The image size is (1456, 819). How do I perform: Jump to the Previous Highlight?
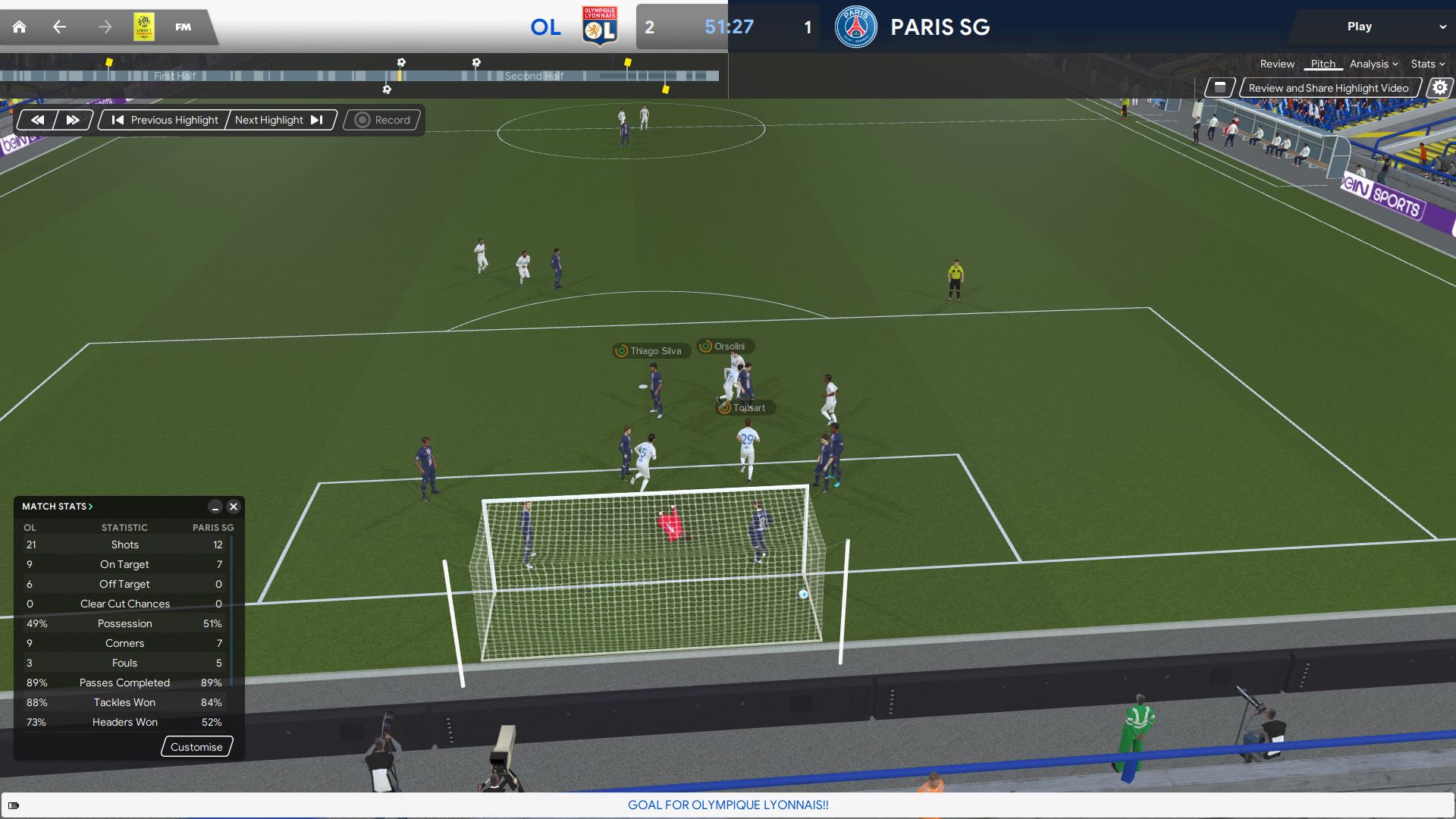[165, 120]
